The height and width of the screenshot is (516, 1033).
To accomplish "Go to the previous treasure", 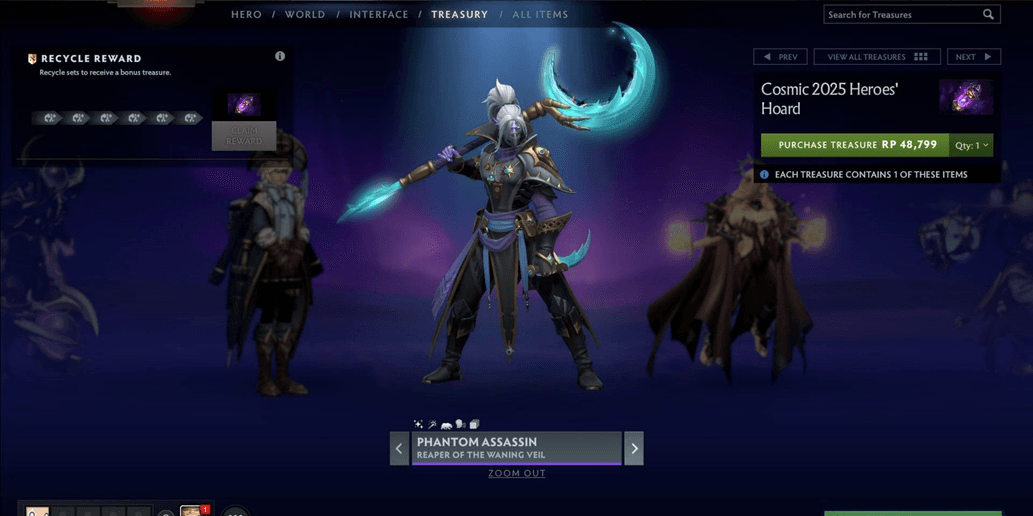I will 780,57.
